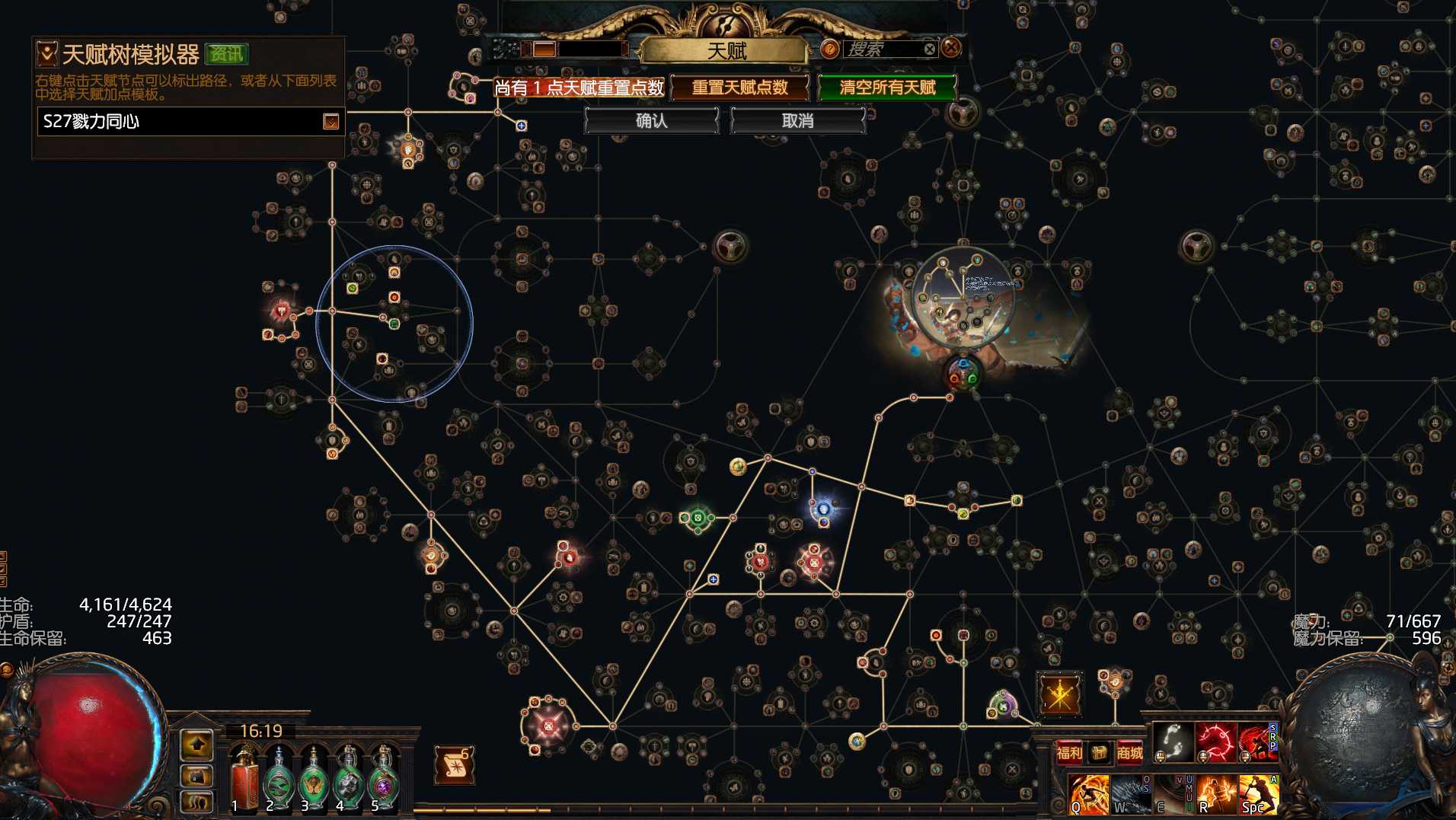Clear all talents with 清空所有天赋
The image size is (1456, 820).
pyautogui.click(x=887, y=88)
